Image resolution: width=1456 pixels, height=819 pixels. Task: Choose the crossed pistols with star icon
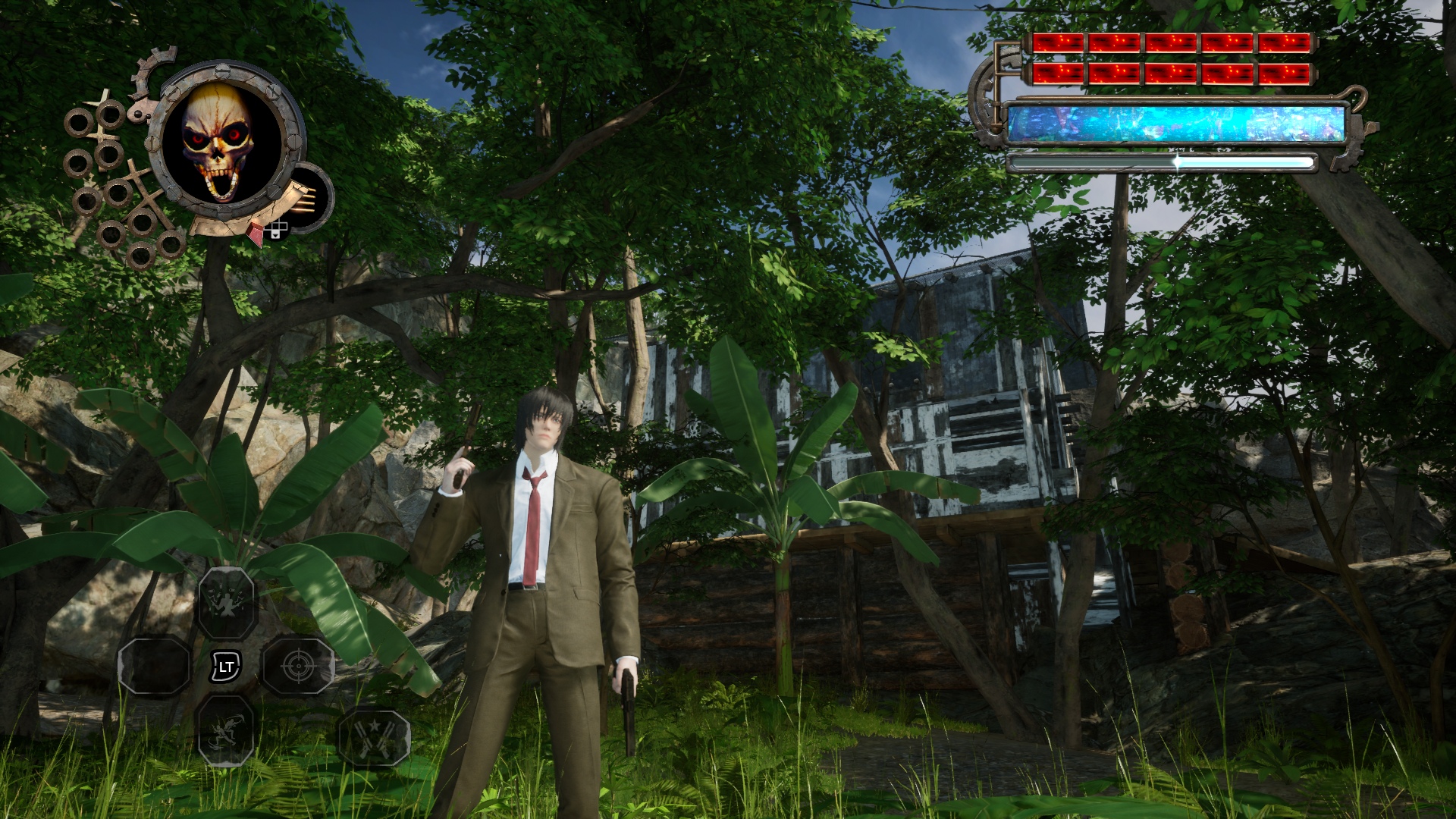point(372,736)
